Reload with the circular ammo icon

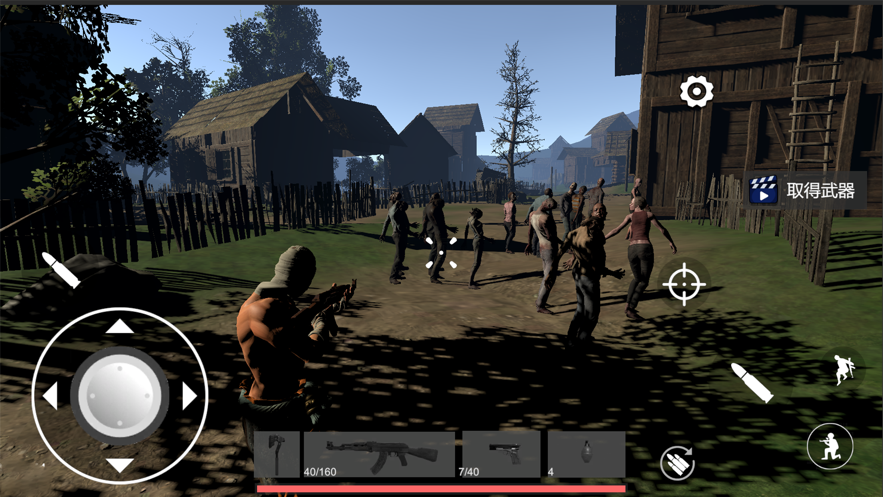677,462
